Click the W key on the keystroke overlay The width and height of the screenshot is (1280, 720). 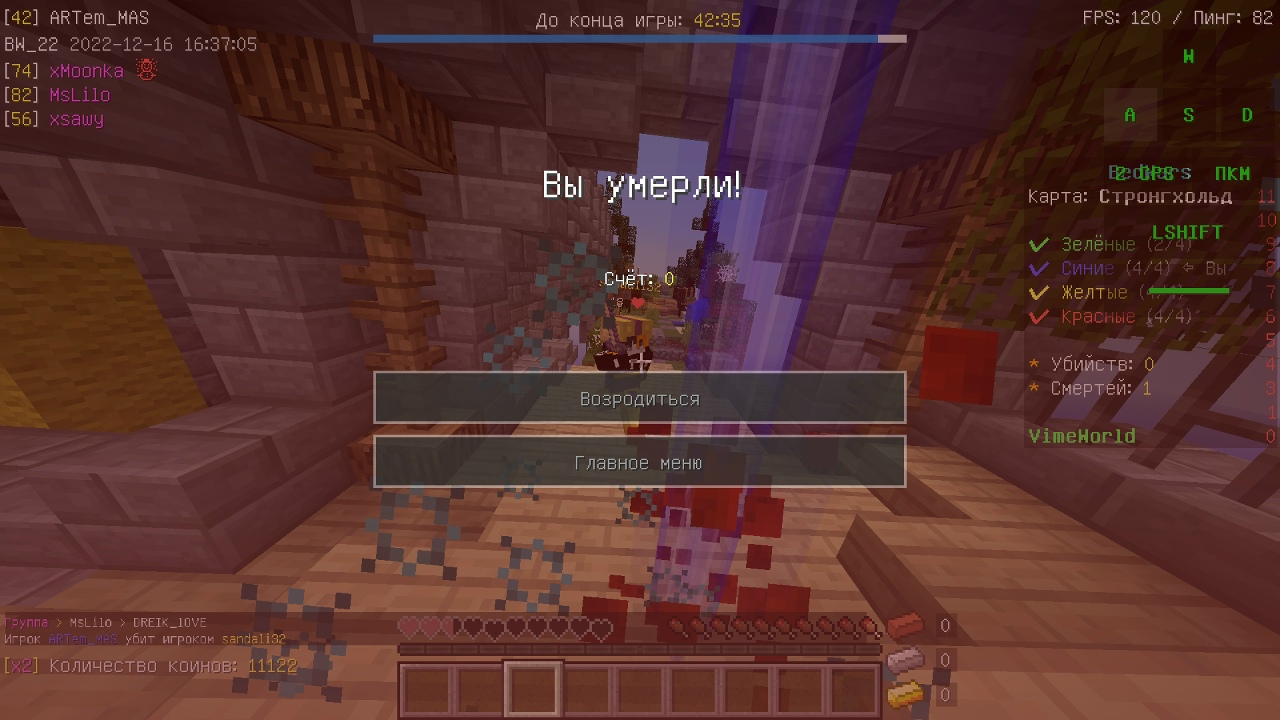pos(1188,57)
